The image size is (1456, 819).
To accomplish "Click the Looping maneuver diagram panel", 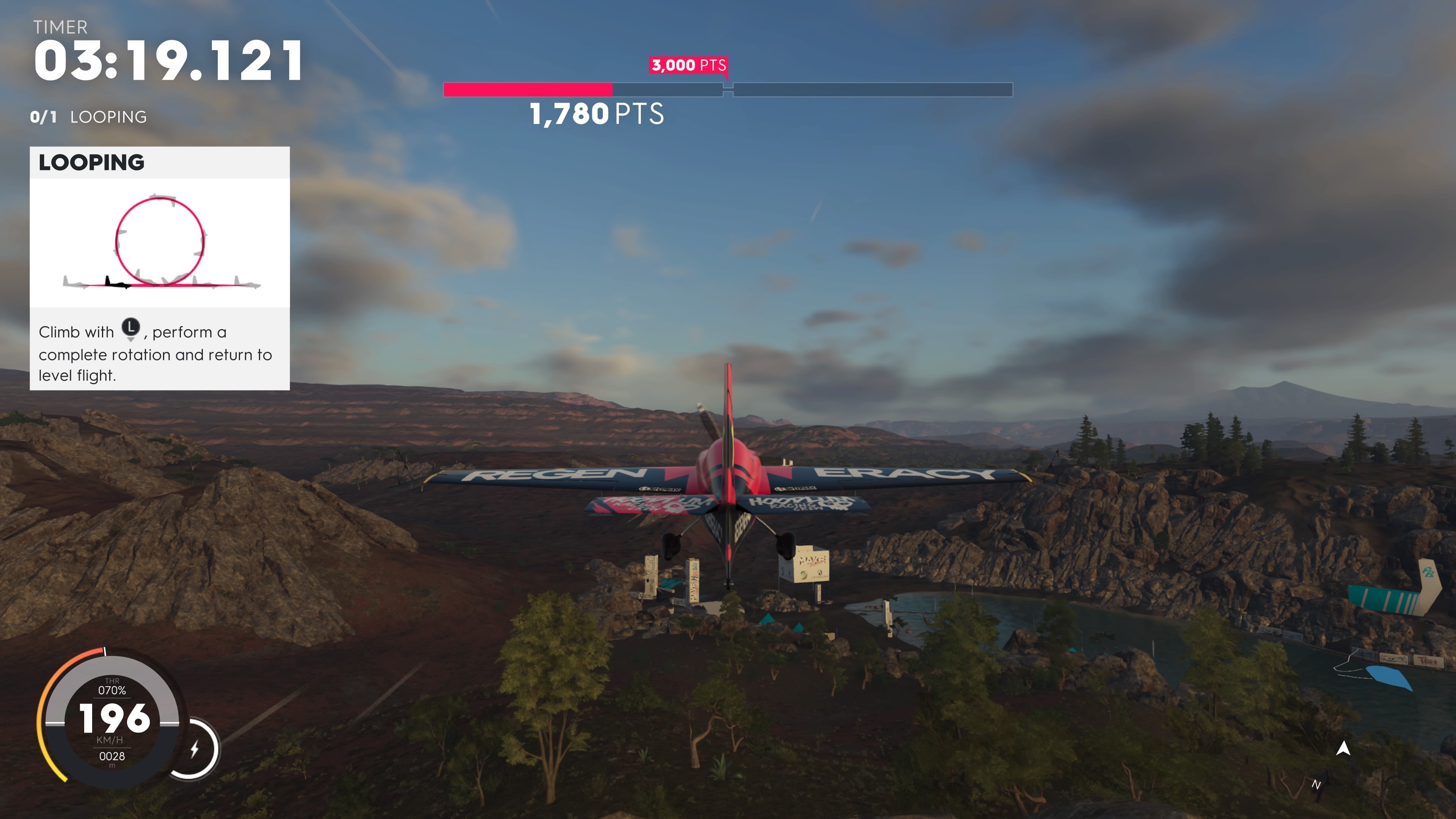I will (x=160, y=243).
